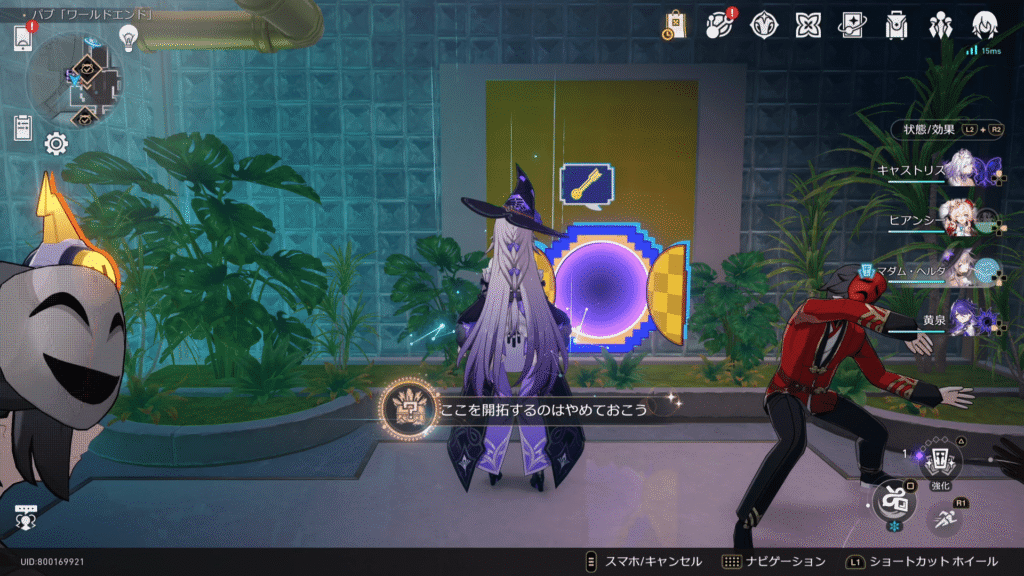
Task: Open the four-petal flower icon
Action: coord(808,24)
